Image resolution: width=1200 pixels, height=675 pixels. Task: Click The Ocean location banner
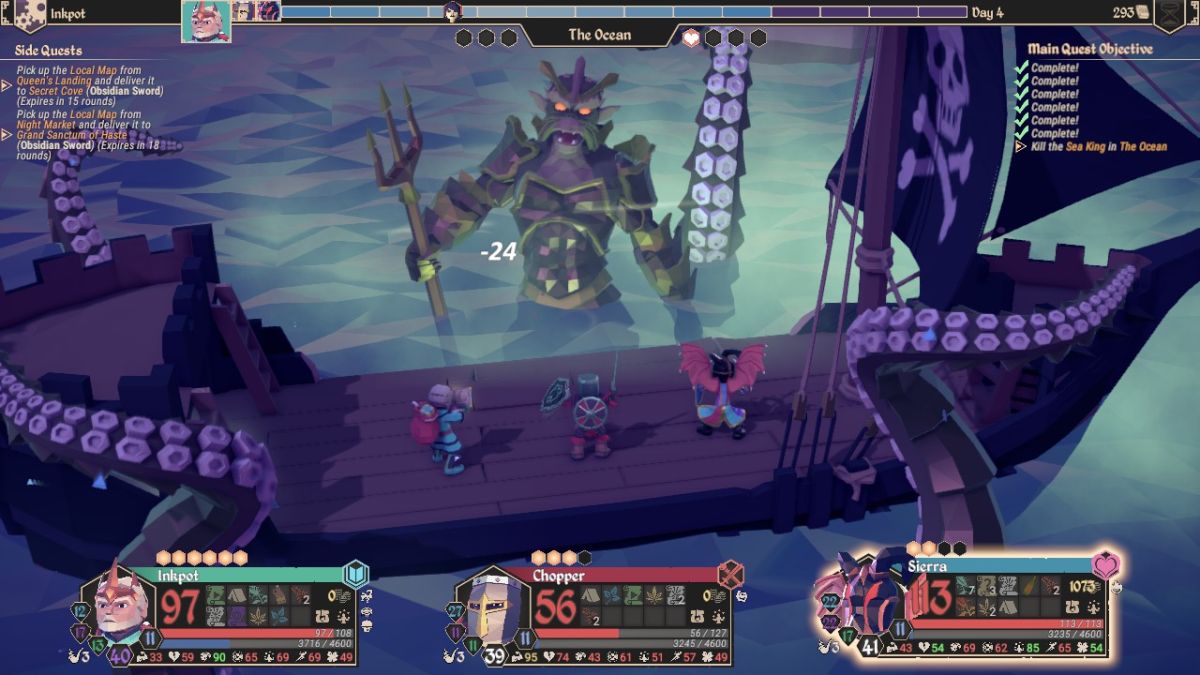600,35
